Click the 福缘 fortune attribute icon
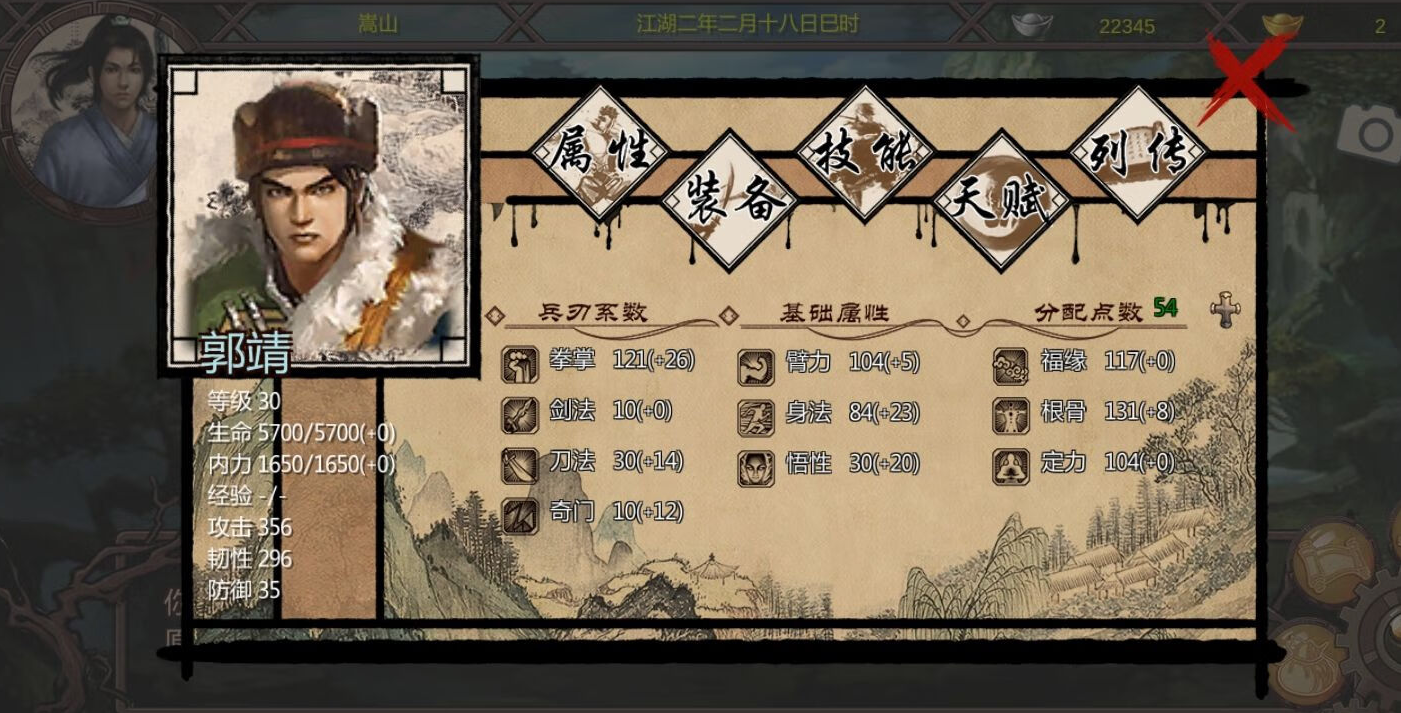Image resolution: width=1401 pixels, height=713 pixels. coord(1010,366)
